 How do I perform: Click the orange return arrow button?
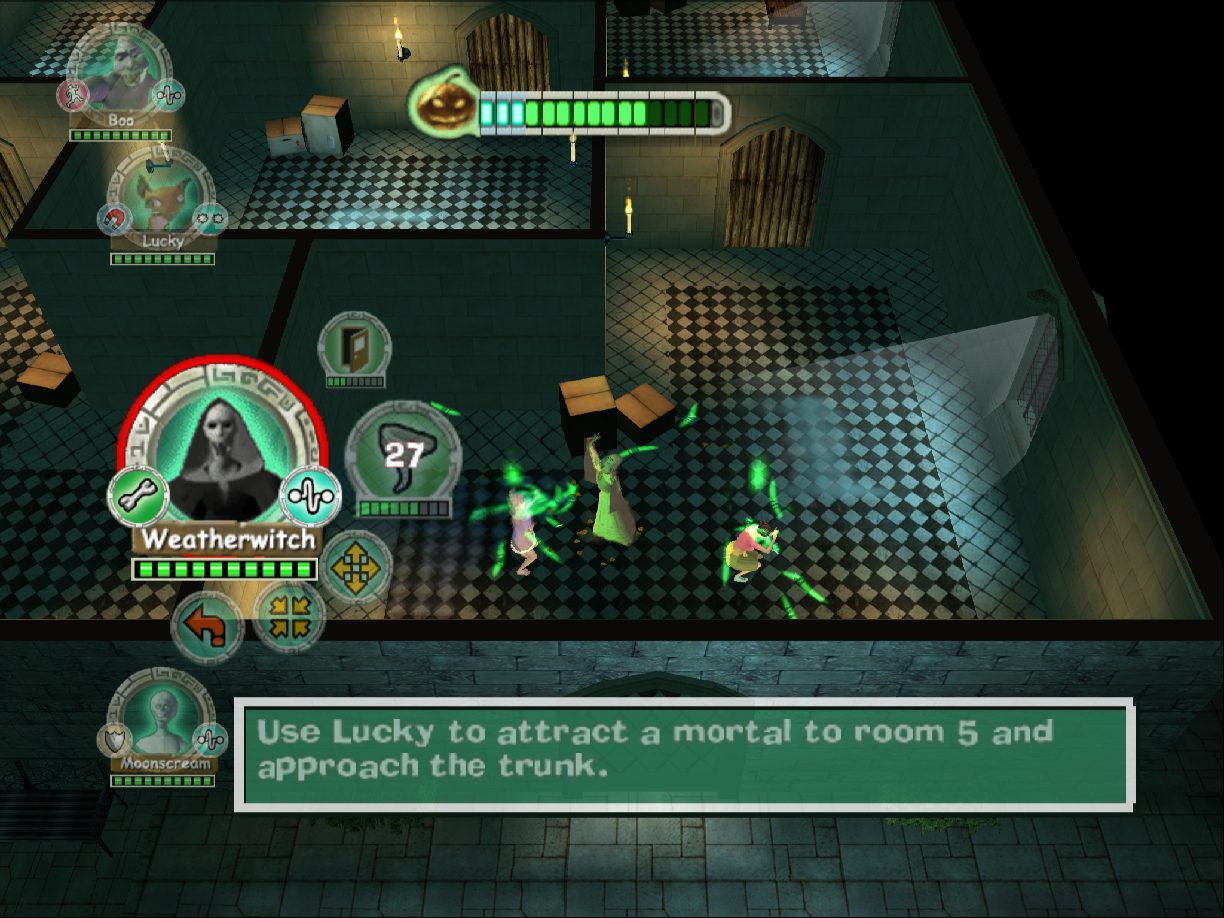click(207, 628)
